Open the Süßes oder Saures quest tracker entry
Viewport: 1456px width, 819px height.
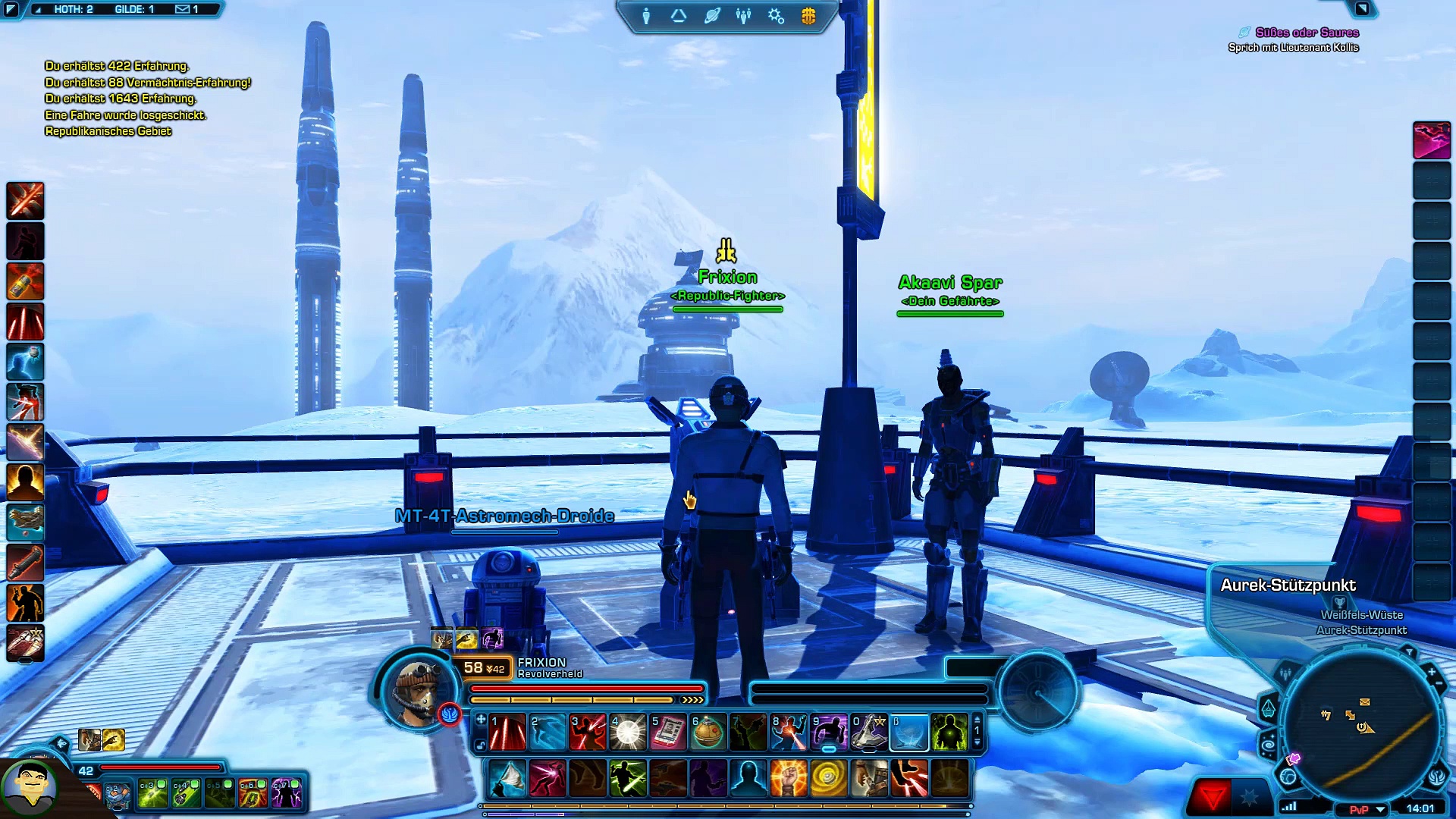click(x=1307, y=33)
